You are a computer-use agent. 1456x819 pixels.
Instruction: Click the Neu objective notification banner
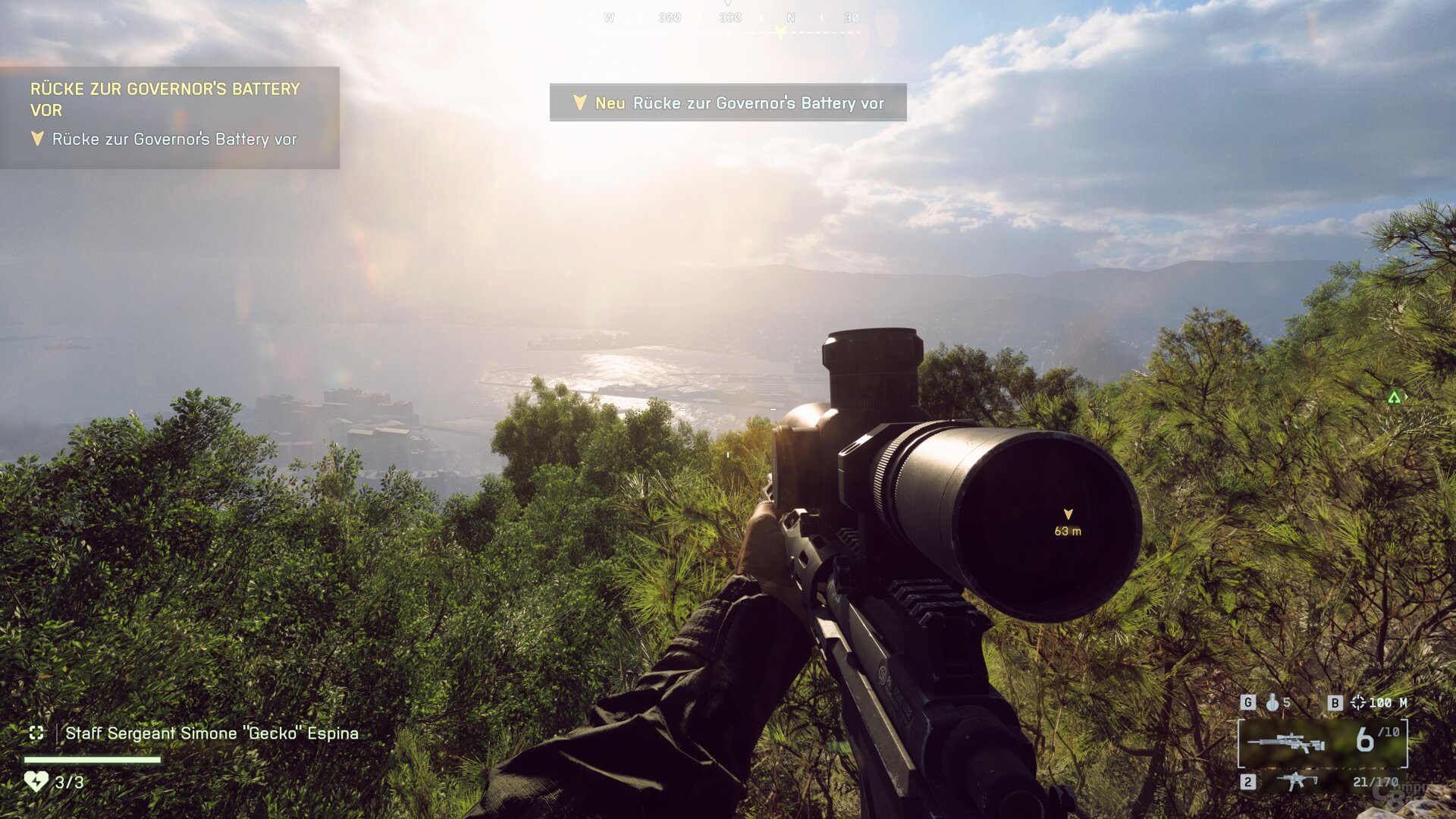728,102
